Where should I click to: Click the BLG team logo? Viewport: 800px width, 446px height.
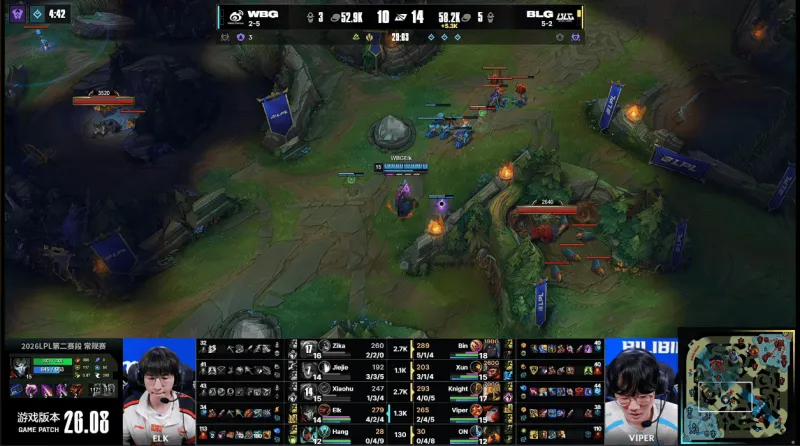coord(565,16)
